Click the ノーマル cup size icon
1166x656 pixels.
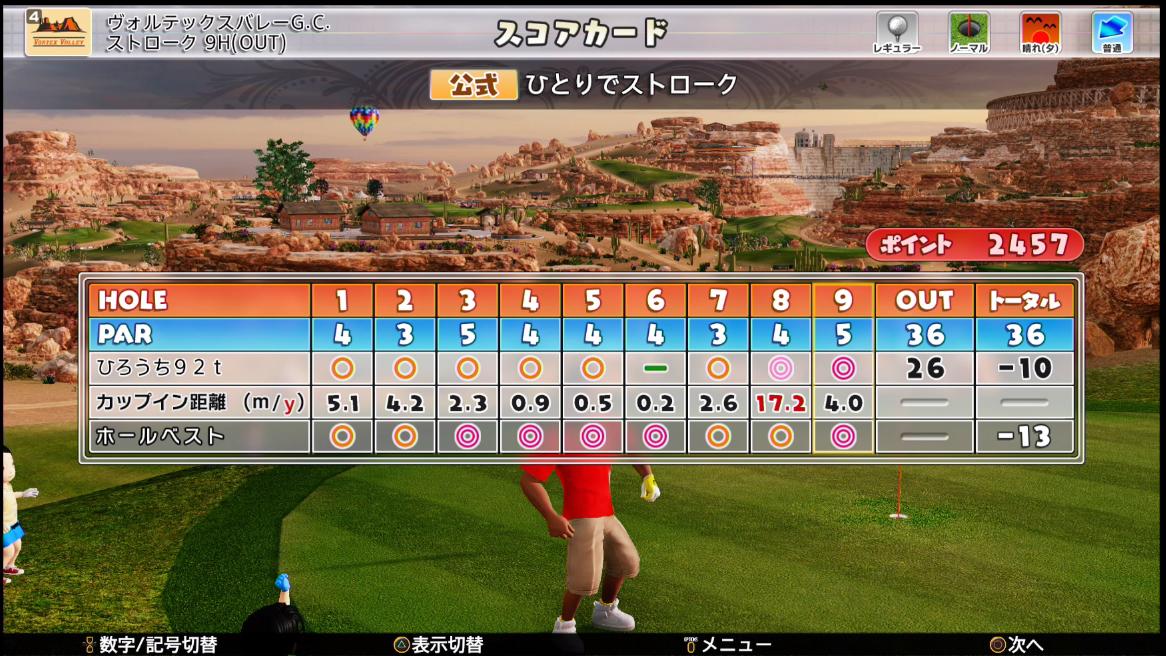point(968,32)
